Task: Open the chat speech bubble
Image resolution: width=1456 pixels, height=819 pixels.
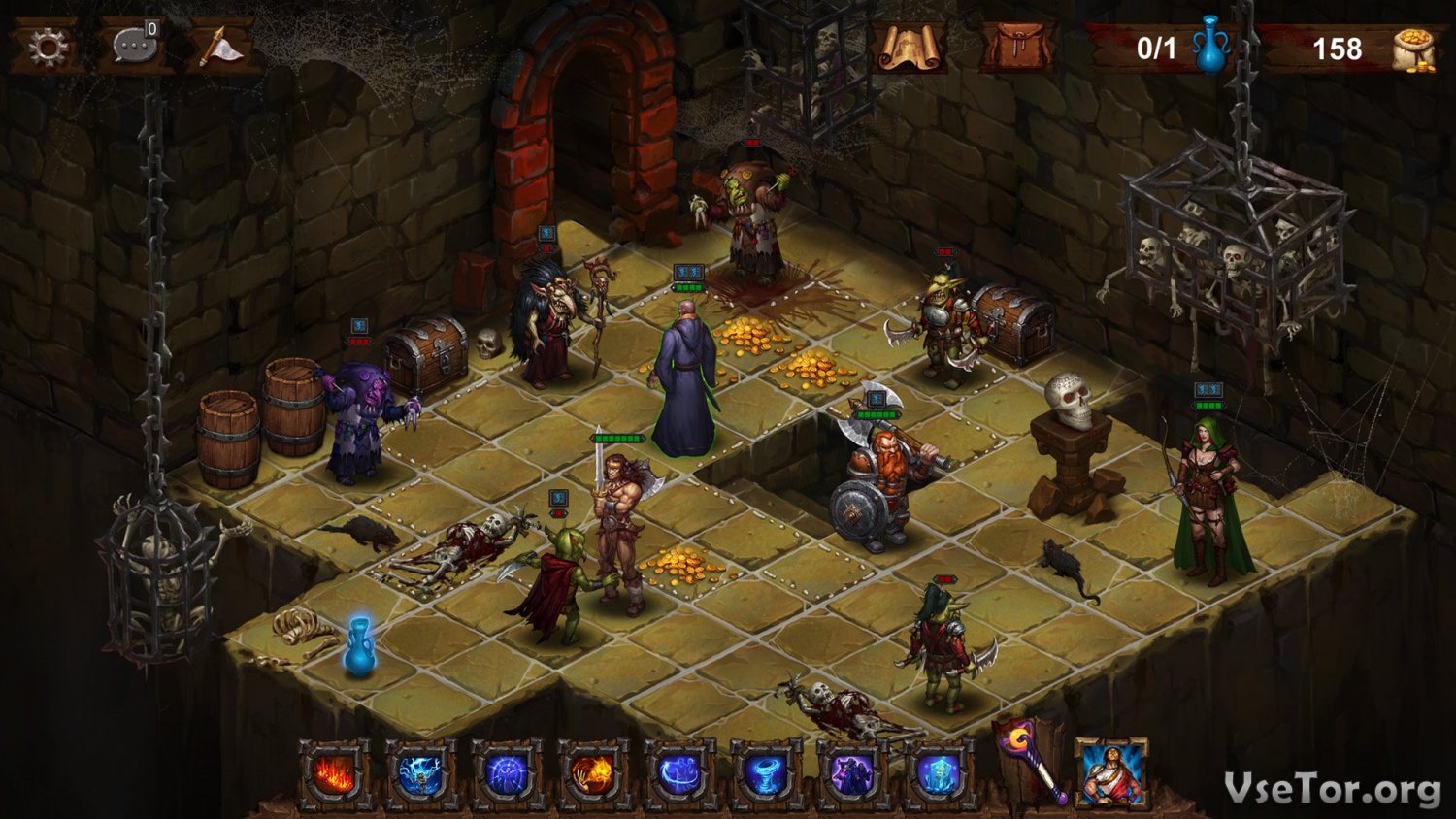Action: pyautogui.click(x=133, y=46)
